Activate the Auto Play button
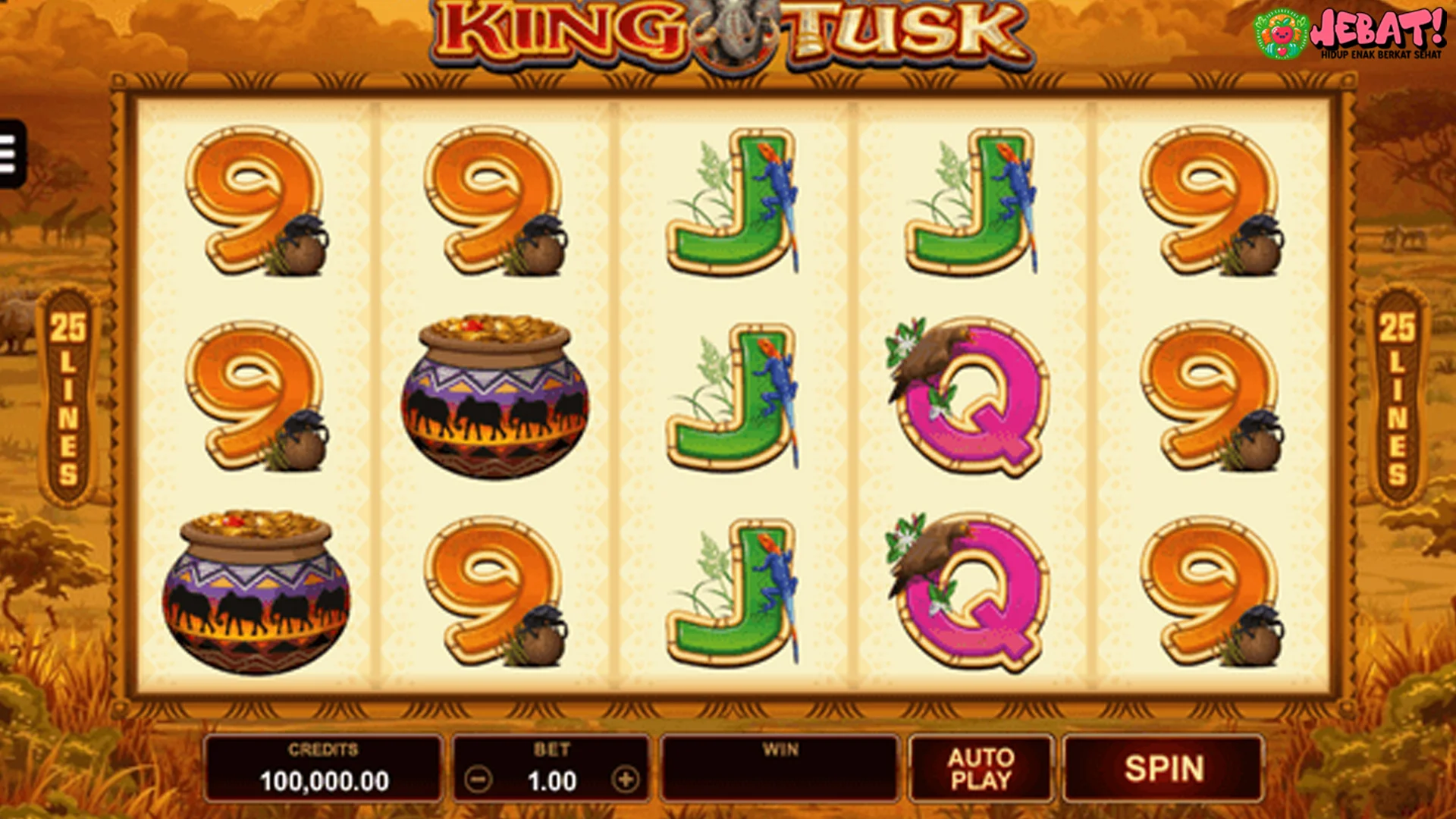1456x819 pixels. point(981,768)
